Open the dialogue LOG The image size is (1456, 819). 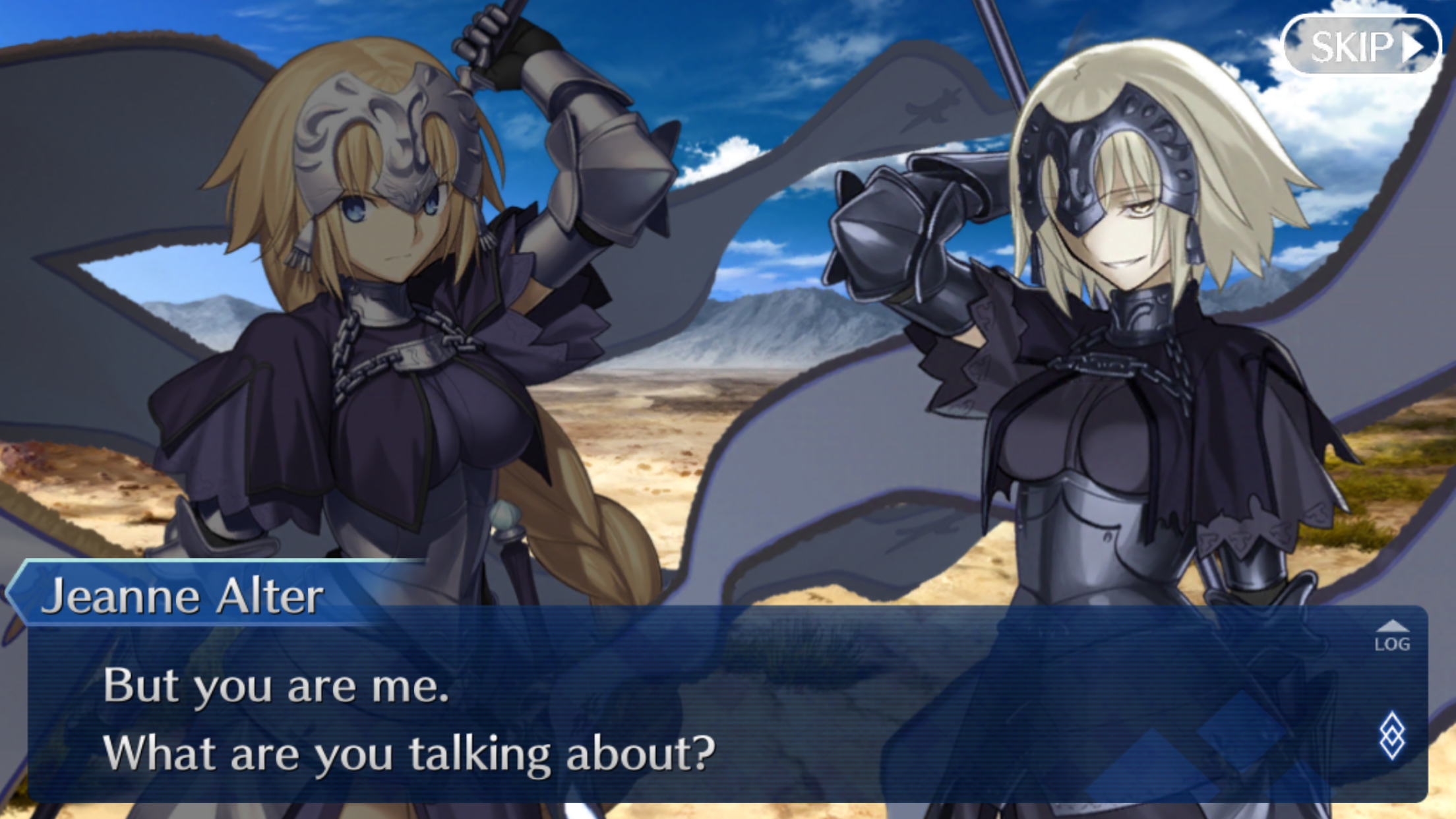coord(1392,637)
